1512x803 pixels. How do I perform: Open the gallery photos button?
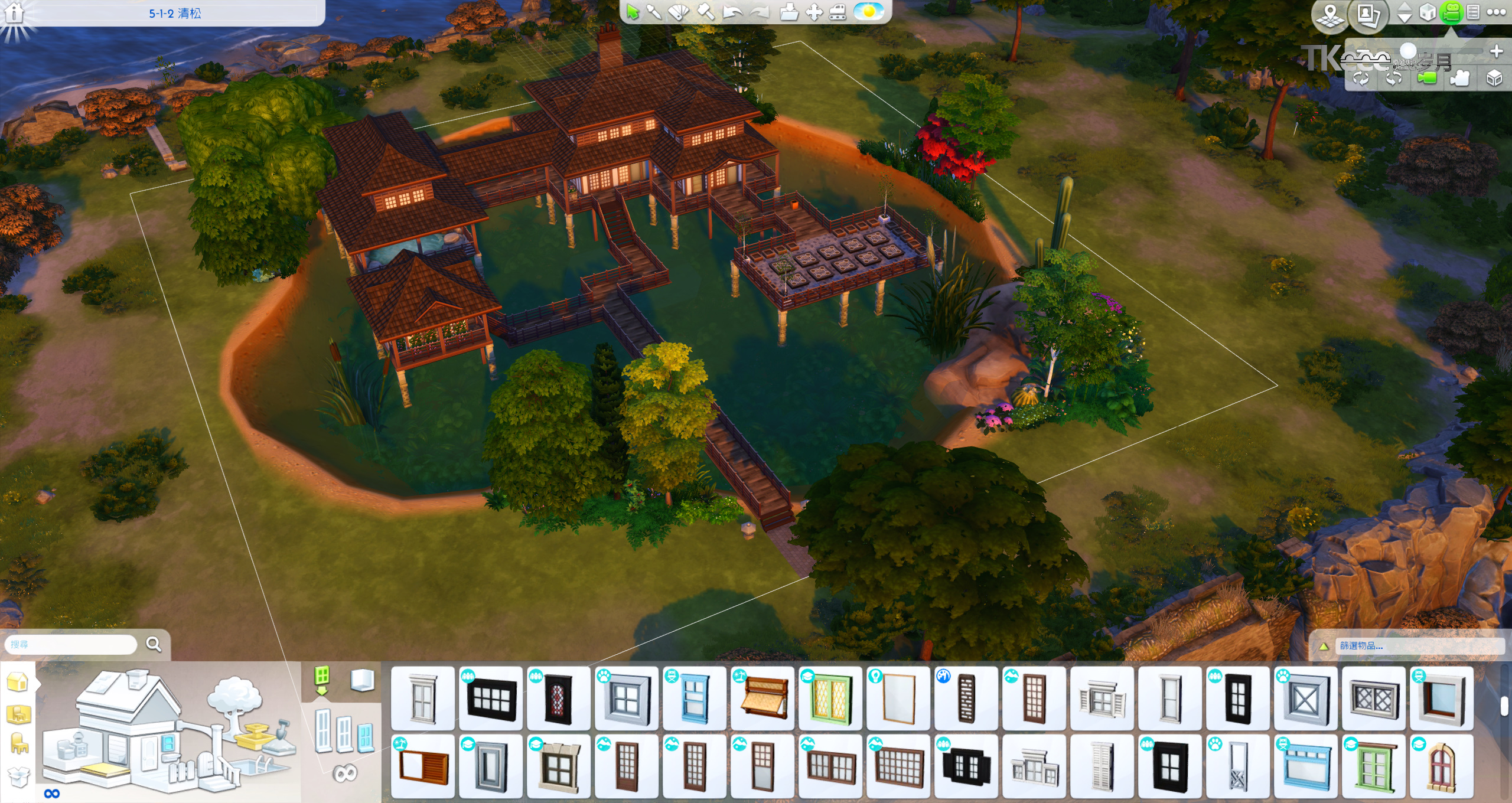[x=1368, y=14]
